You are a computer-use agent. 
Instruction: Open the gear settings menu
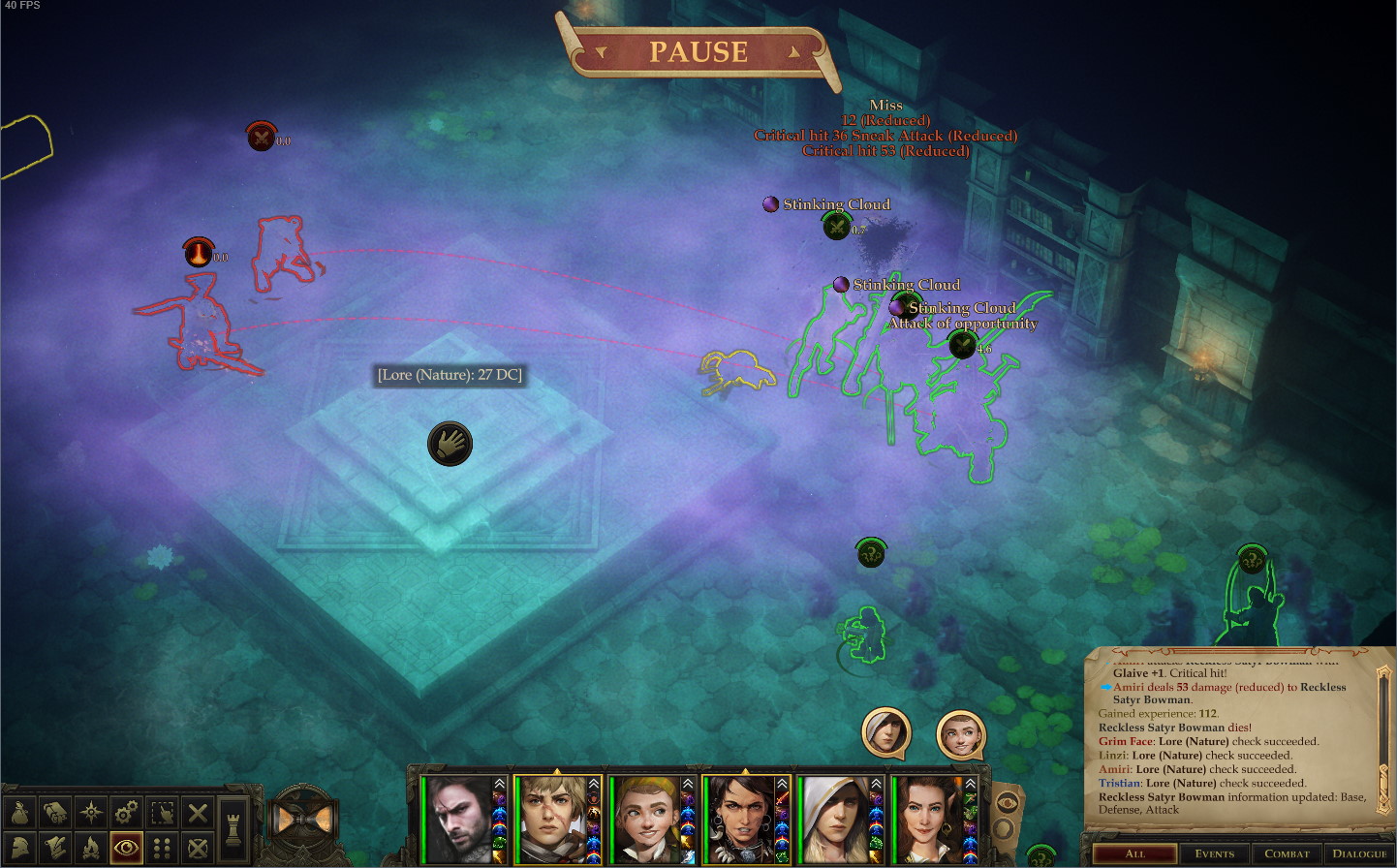coord(126,812)
